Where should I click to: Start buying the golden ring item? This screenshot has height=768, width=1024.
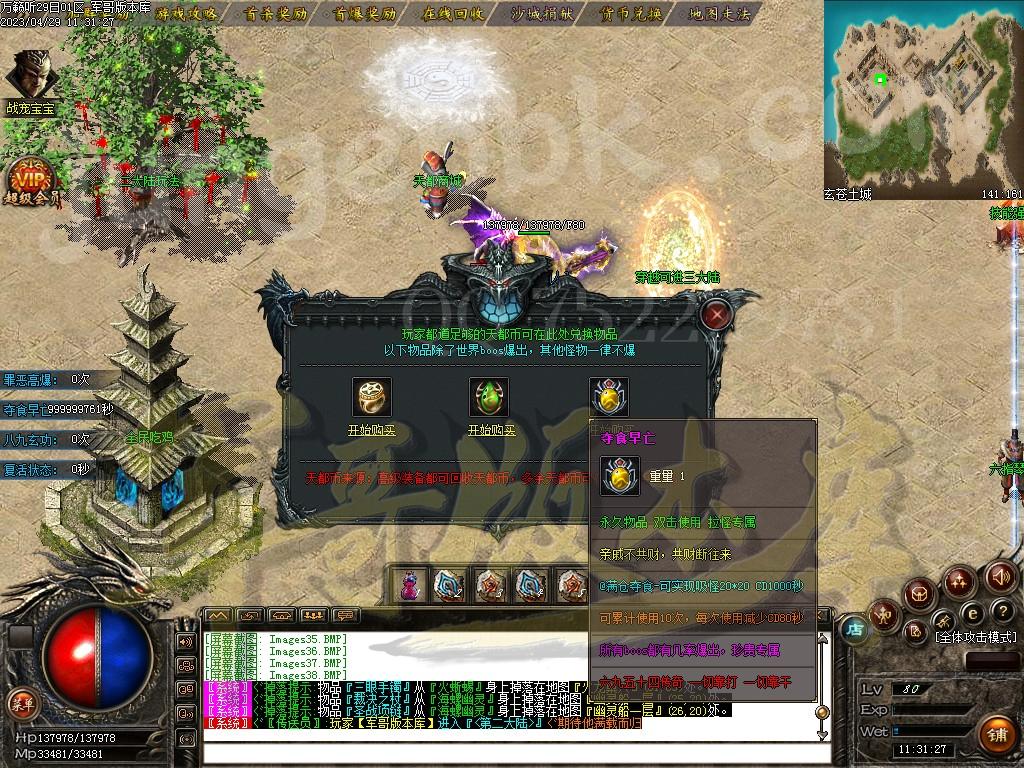coord(372,429)
